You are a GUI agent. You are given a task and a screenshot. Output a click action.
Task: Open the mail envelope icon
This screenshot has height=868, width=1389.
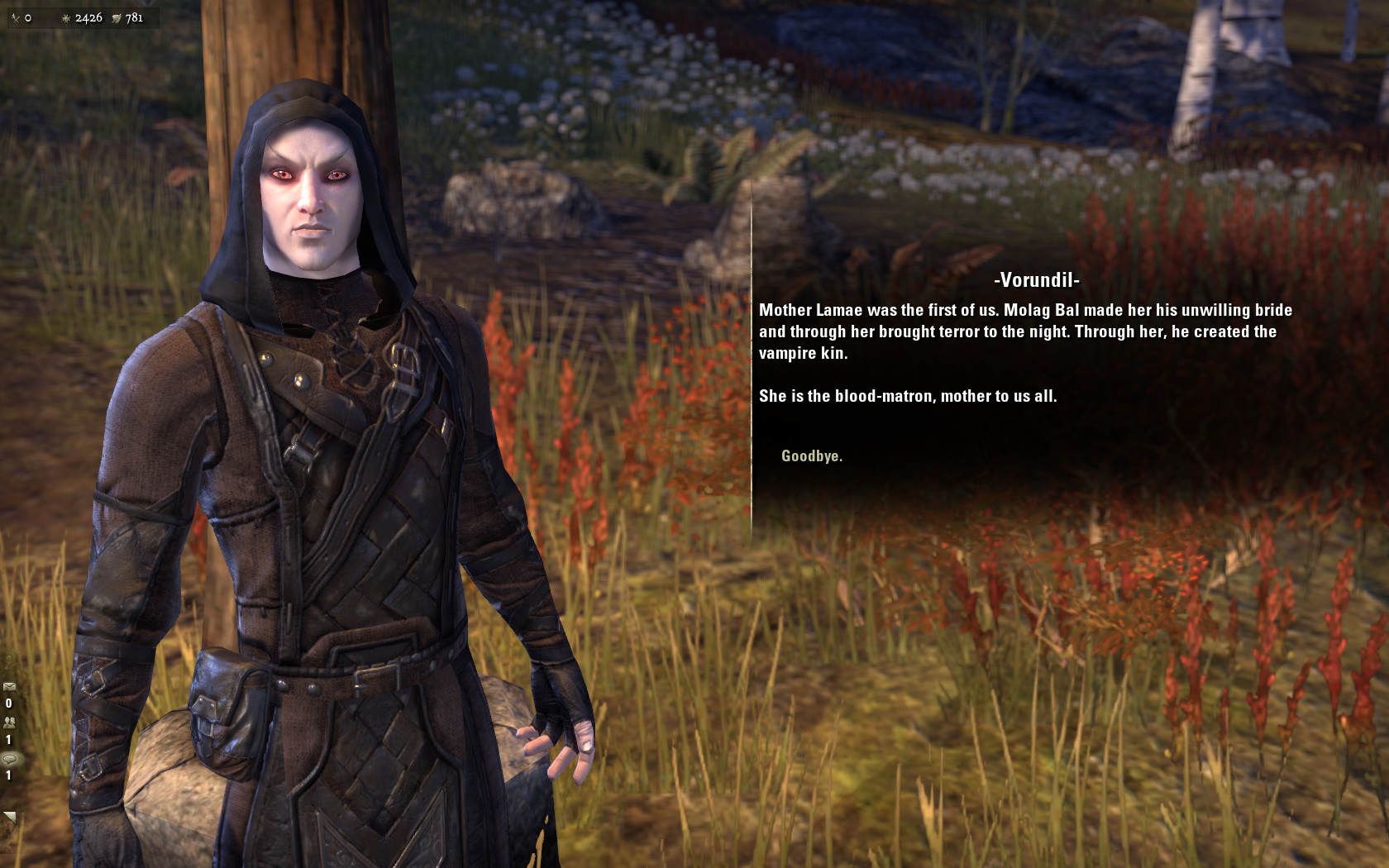tap(9, 686)
